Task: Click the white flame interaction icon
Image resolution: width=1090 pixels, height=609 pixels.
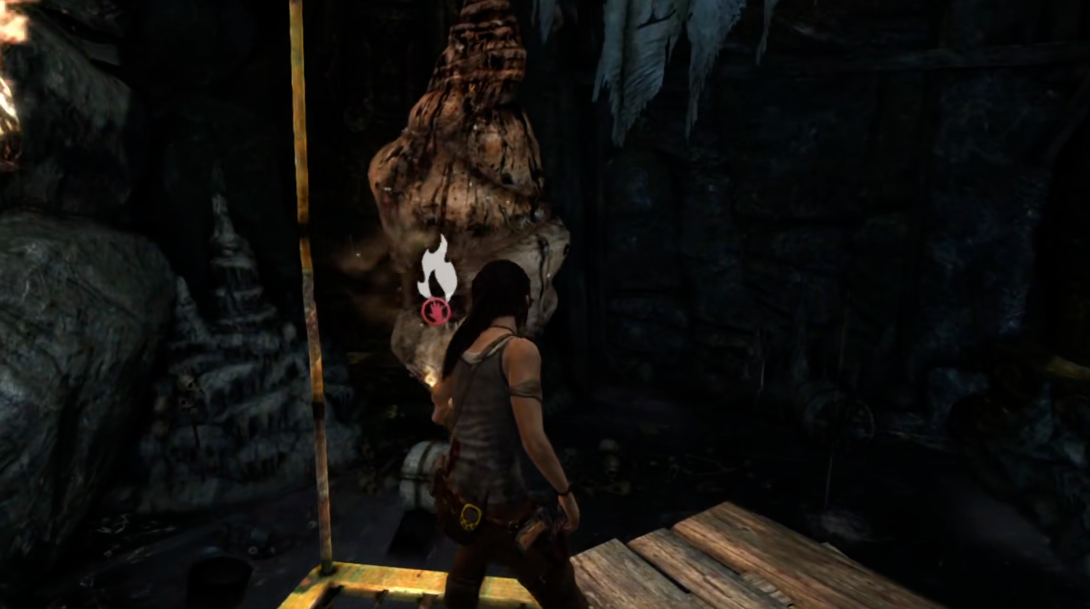Action: (437, 270)
